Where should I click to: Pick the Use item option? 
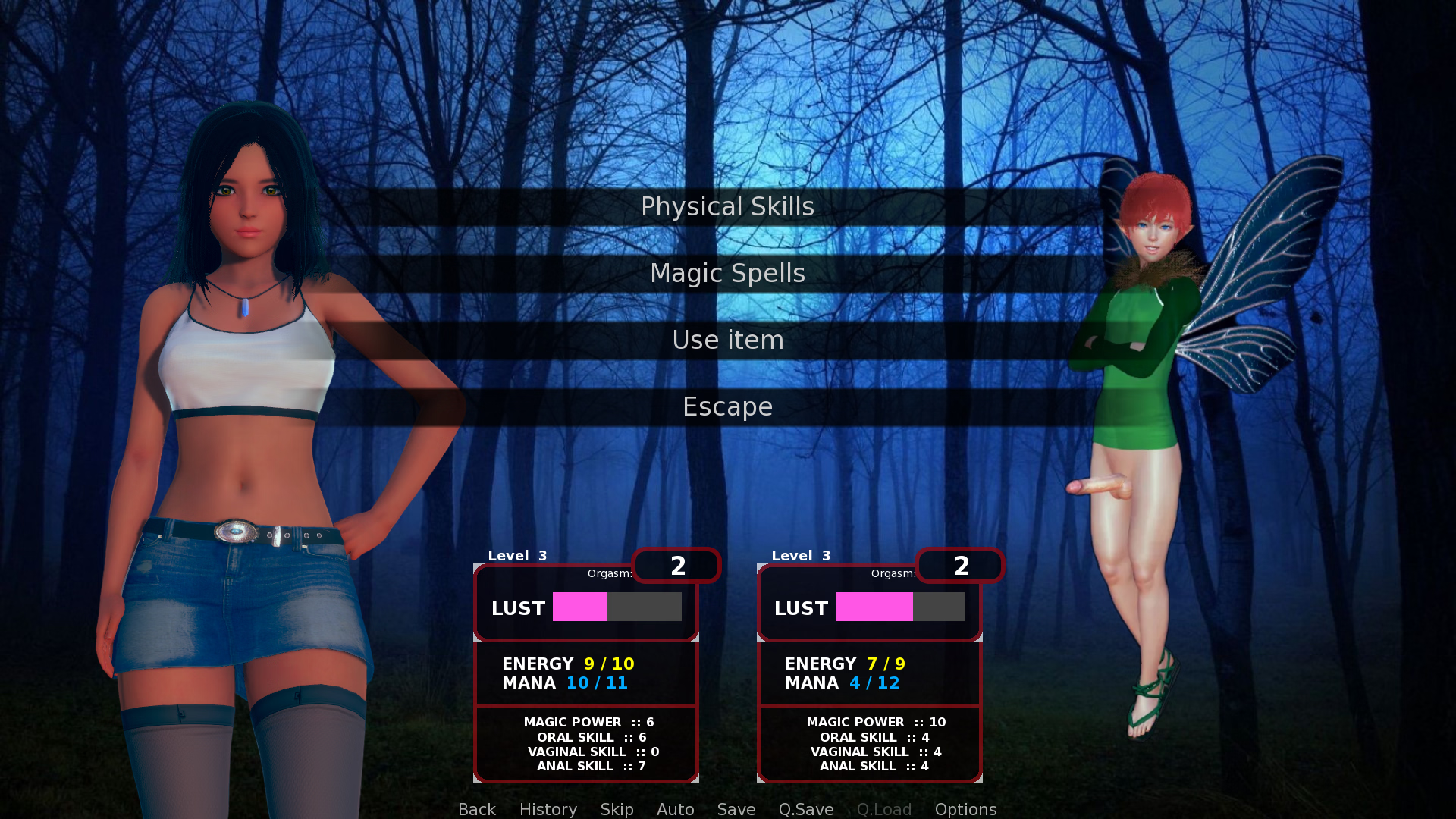point(727,340)
